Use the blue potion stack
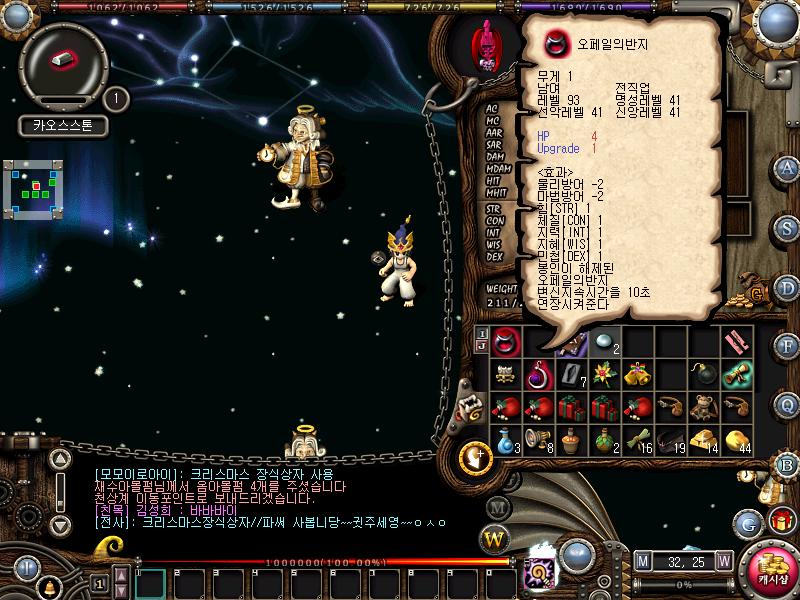This screenshot has width=800, height=600. point(505,439)
